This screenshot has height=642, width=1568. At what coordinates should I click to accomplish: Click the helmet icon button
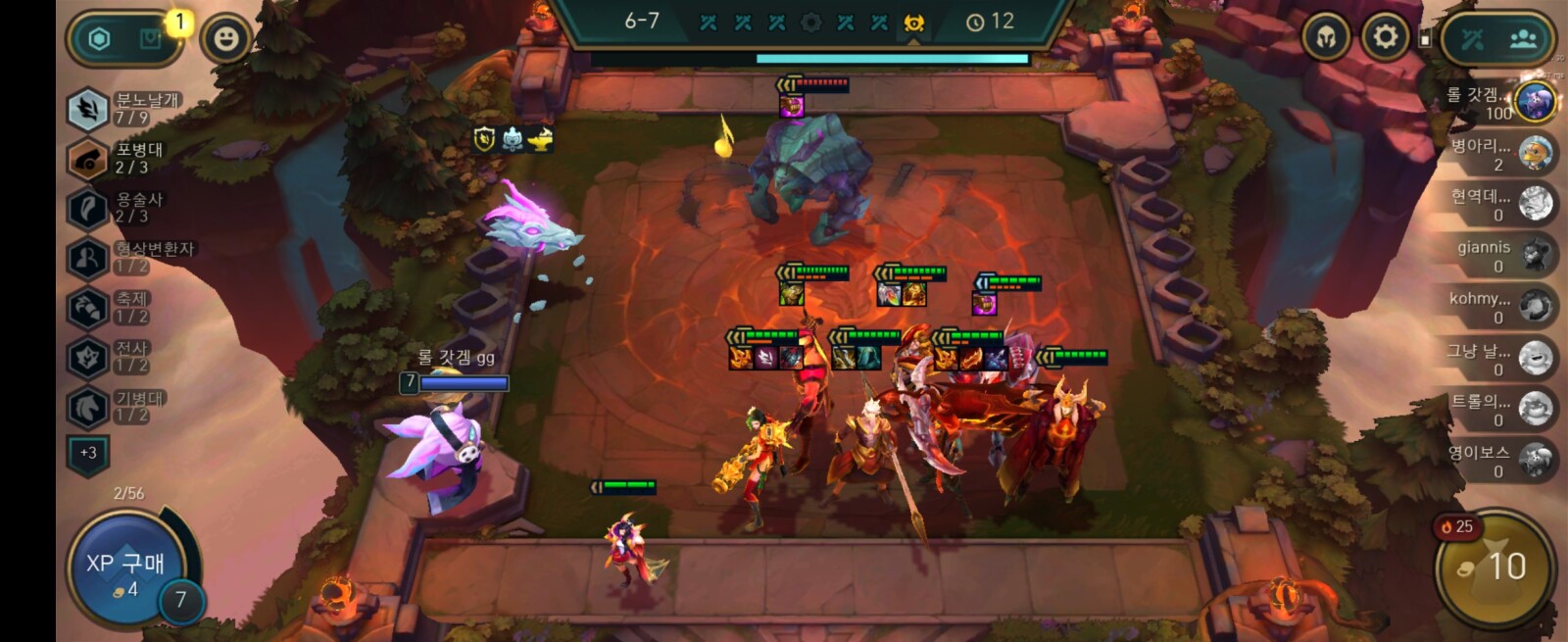pos(1326,39)
